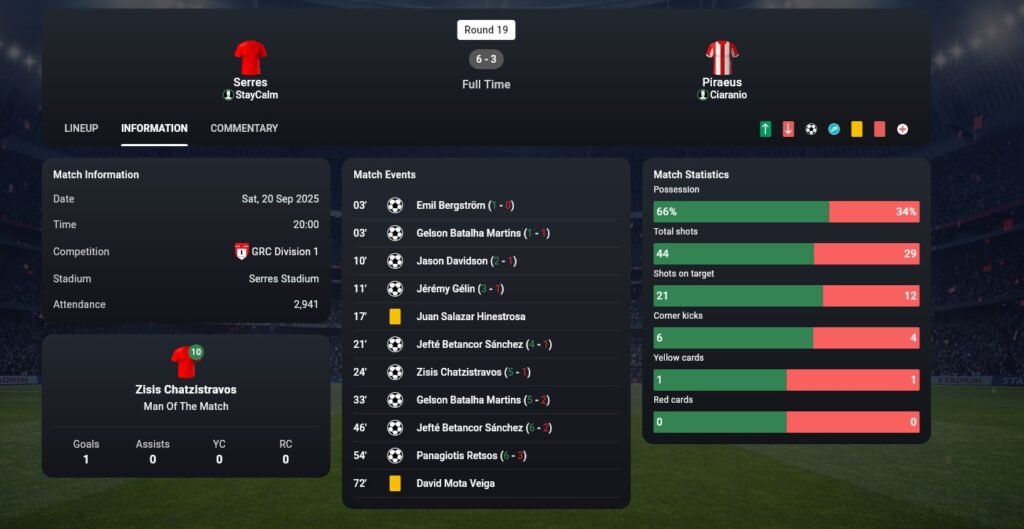This screenshot has height=529, width=1024.
Task: Select Juan Salazar Hinestrosa's yellow card event
Action: [x=470, y=317]
